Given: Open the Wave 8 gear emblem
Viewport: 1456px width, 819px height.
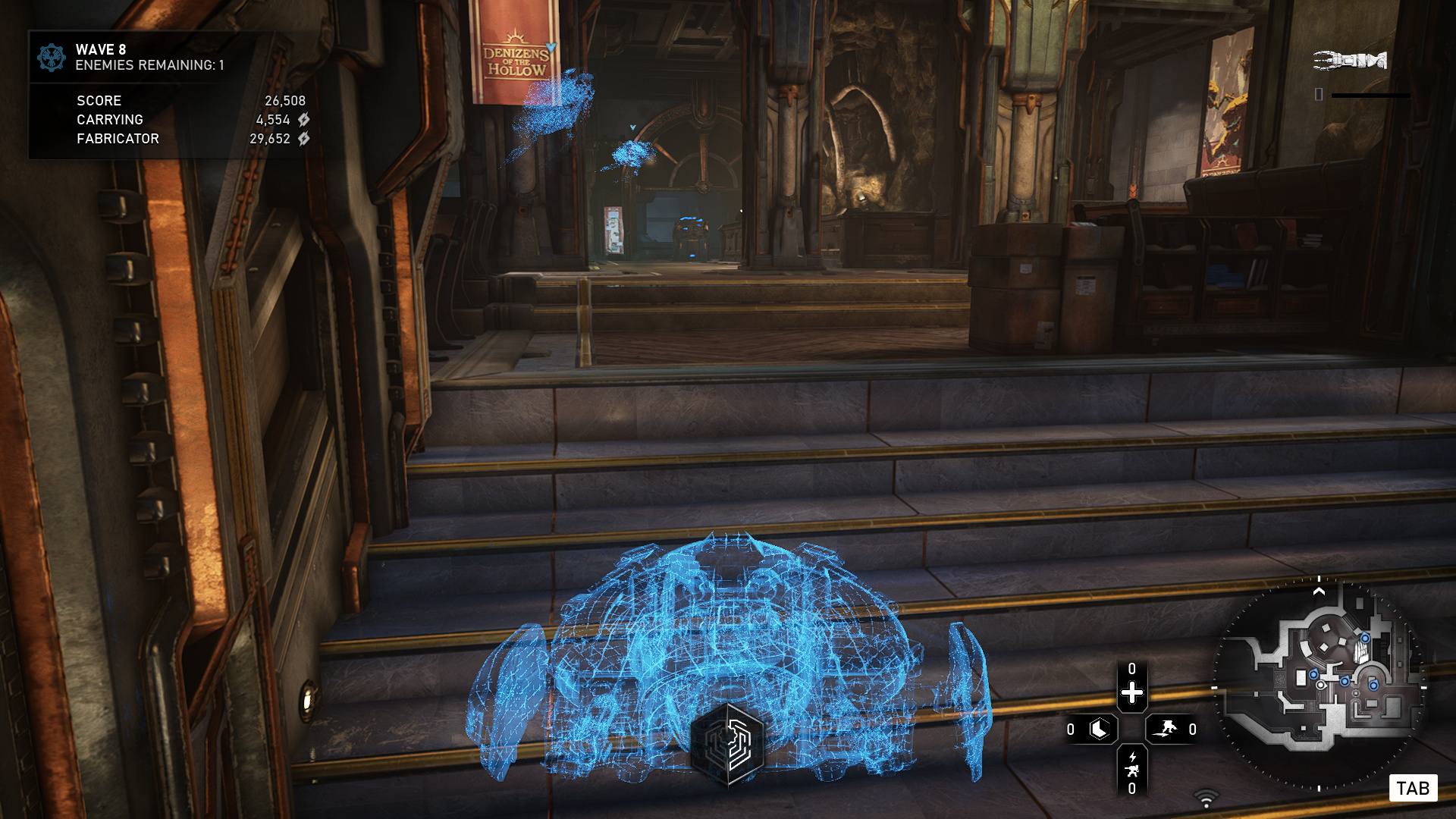Looking at the screenshot, I should (52, 58).
